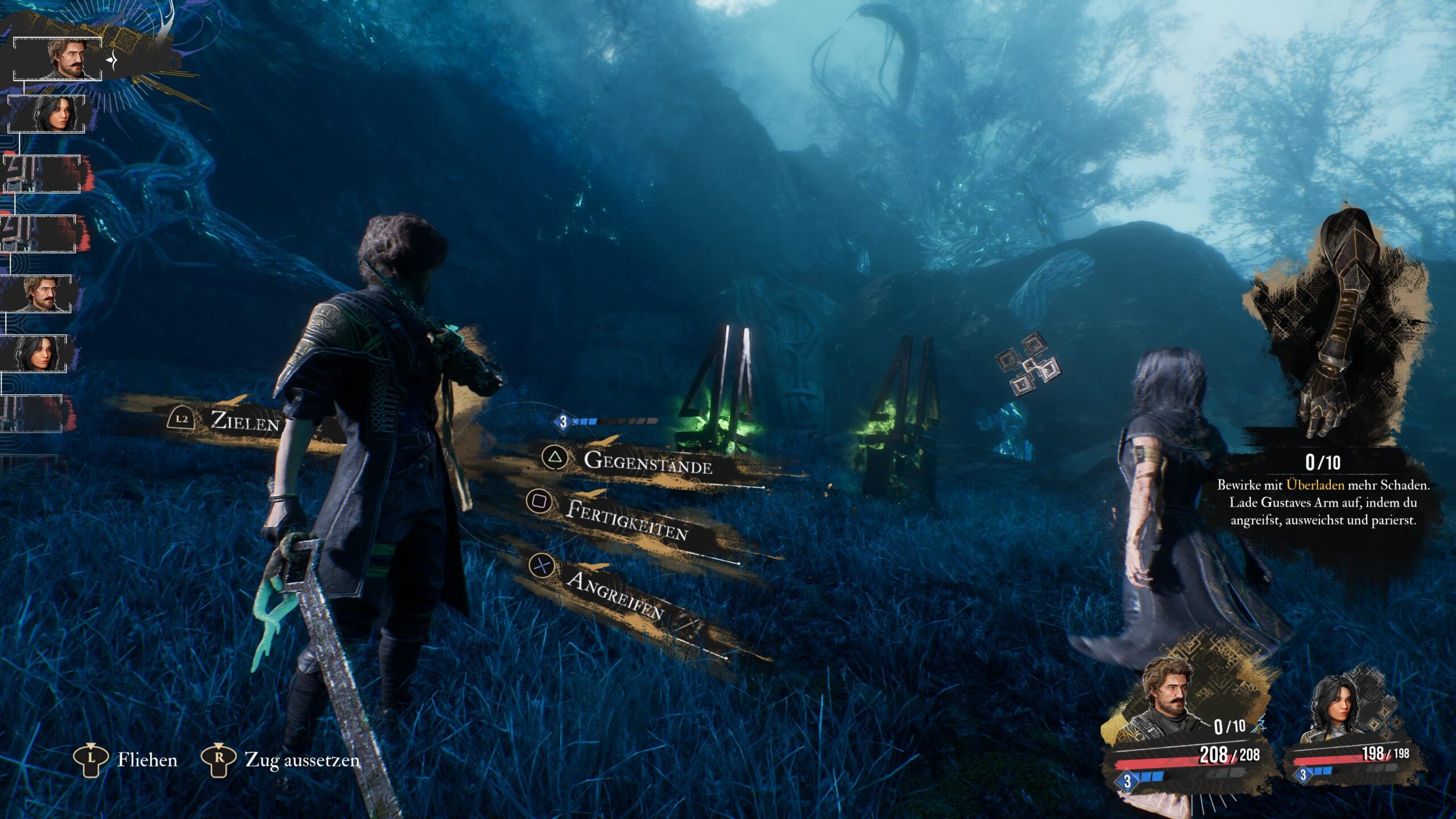
Task: Choose the Gegenstände battle command
Action: 647,462
